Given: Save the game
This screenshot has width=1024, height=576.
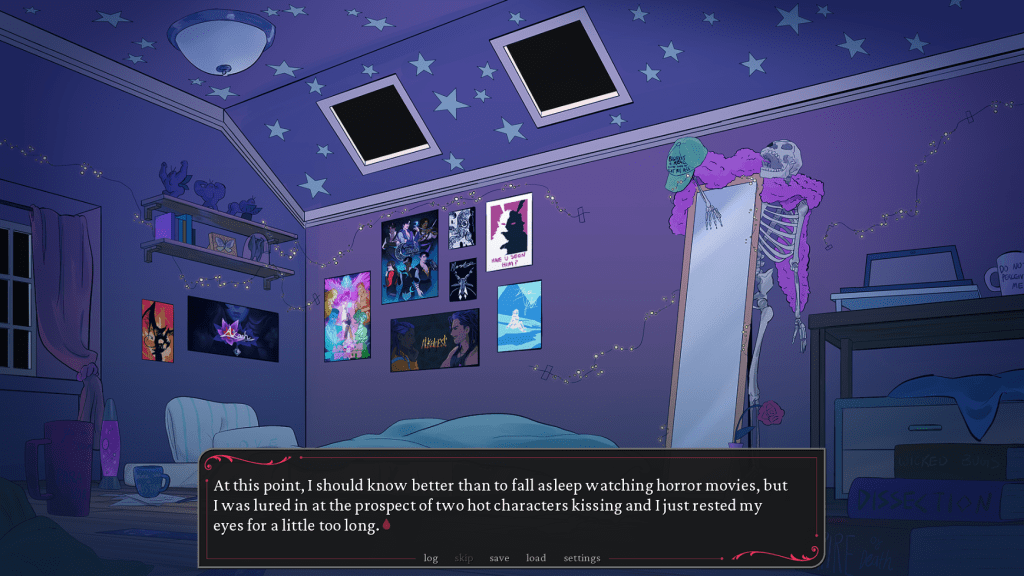Looking at the screenshot, I should 499,558.
